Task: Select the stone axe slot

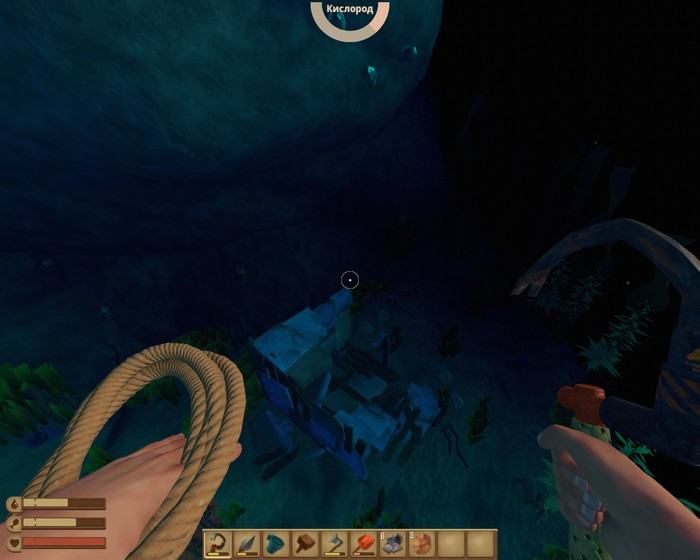Action: coord(334,544)
